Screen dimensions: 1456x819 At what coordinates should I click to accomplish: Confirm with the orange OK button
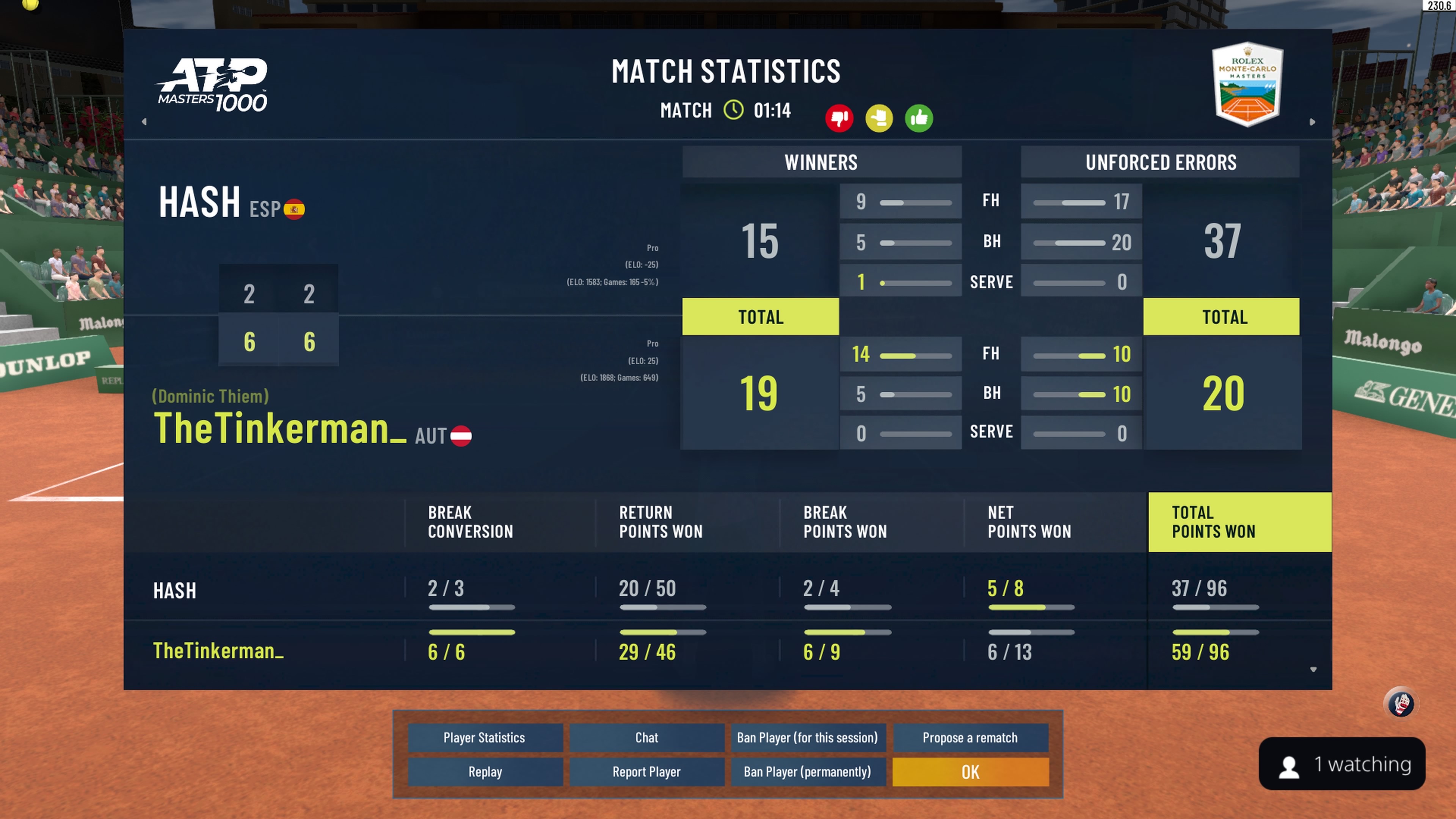pyautogui.click(x=970, y=772)
